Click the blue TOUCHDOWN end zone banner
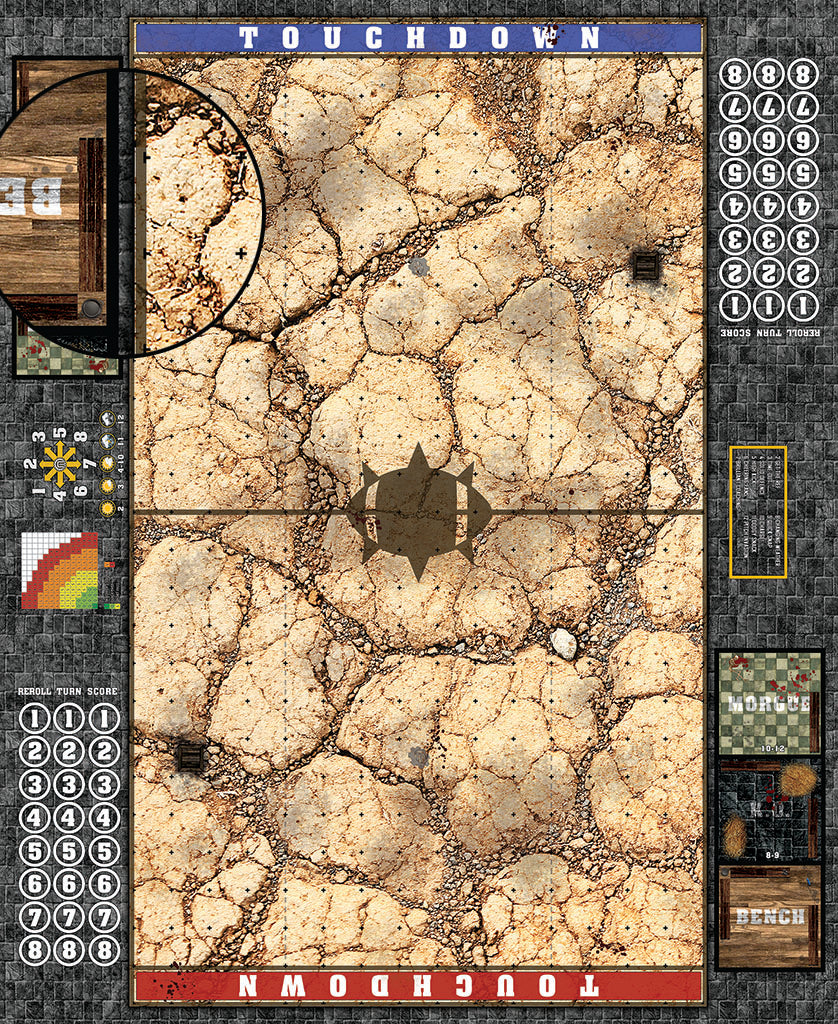Screen dimensions: 838x1024 click(x=419, y=38)
